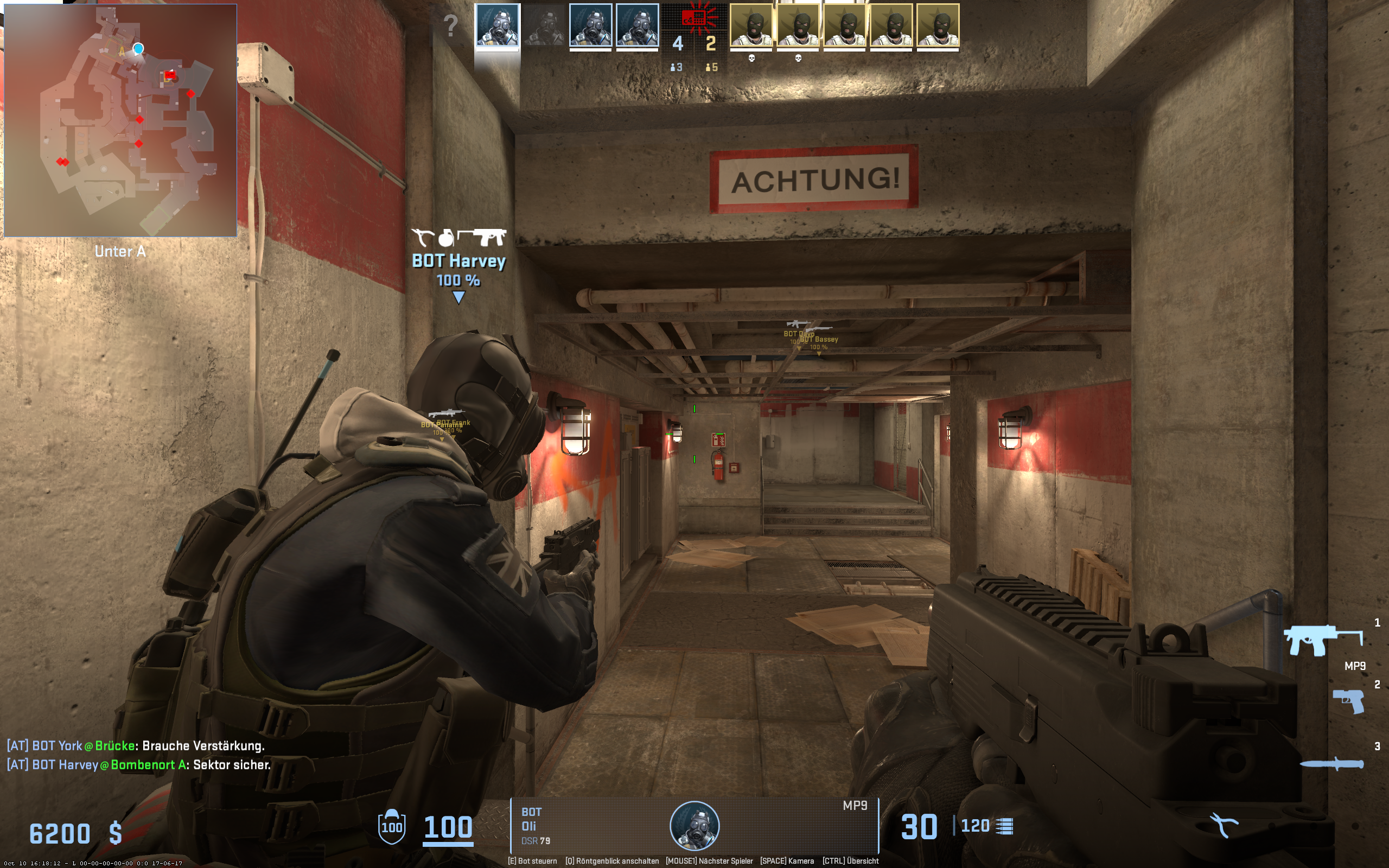Click the greyed-out dead teammate portrait

pos(544,26)
